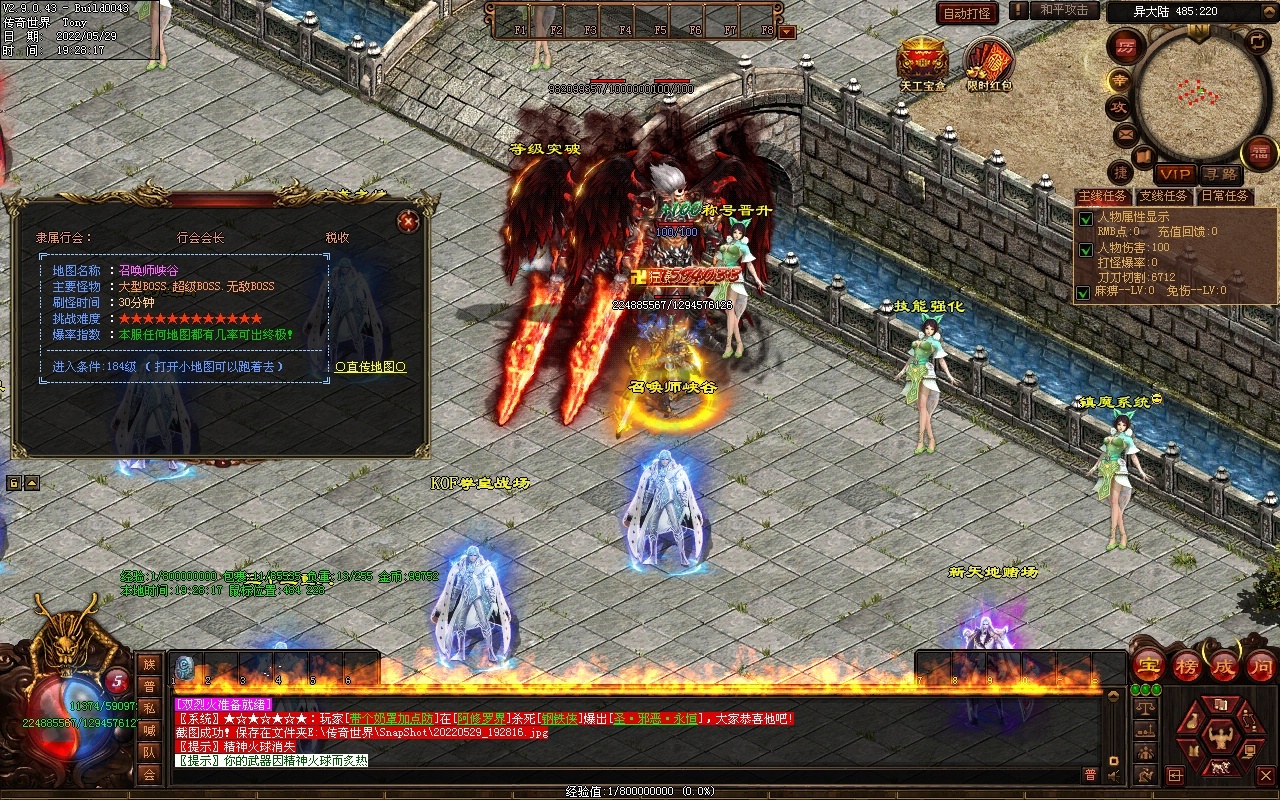The width and height of the screenshot is (1280, 800).
Task: Open the 榜 ranking button
Action: (1187, 666)
